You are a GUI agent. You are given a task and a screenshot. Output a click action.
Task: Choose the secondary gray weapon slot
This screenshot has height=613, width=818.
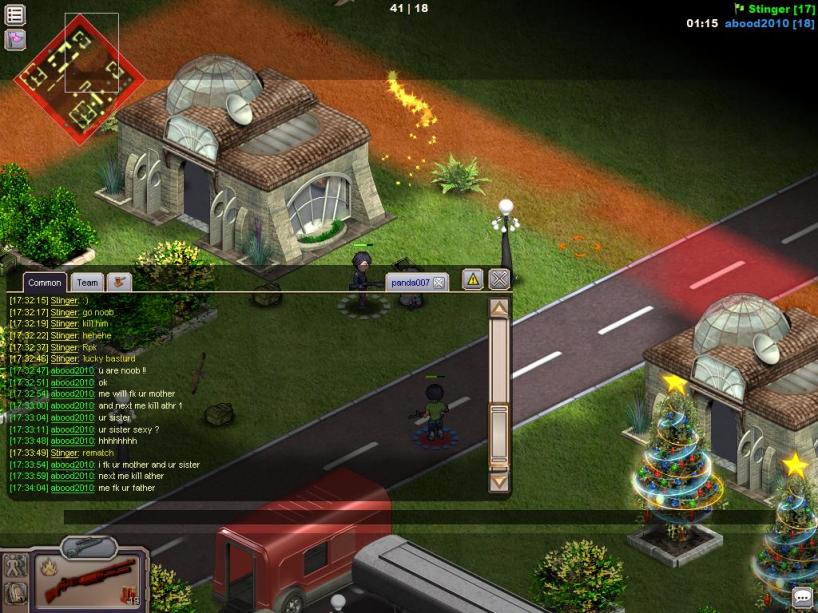tap(88, 547)
